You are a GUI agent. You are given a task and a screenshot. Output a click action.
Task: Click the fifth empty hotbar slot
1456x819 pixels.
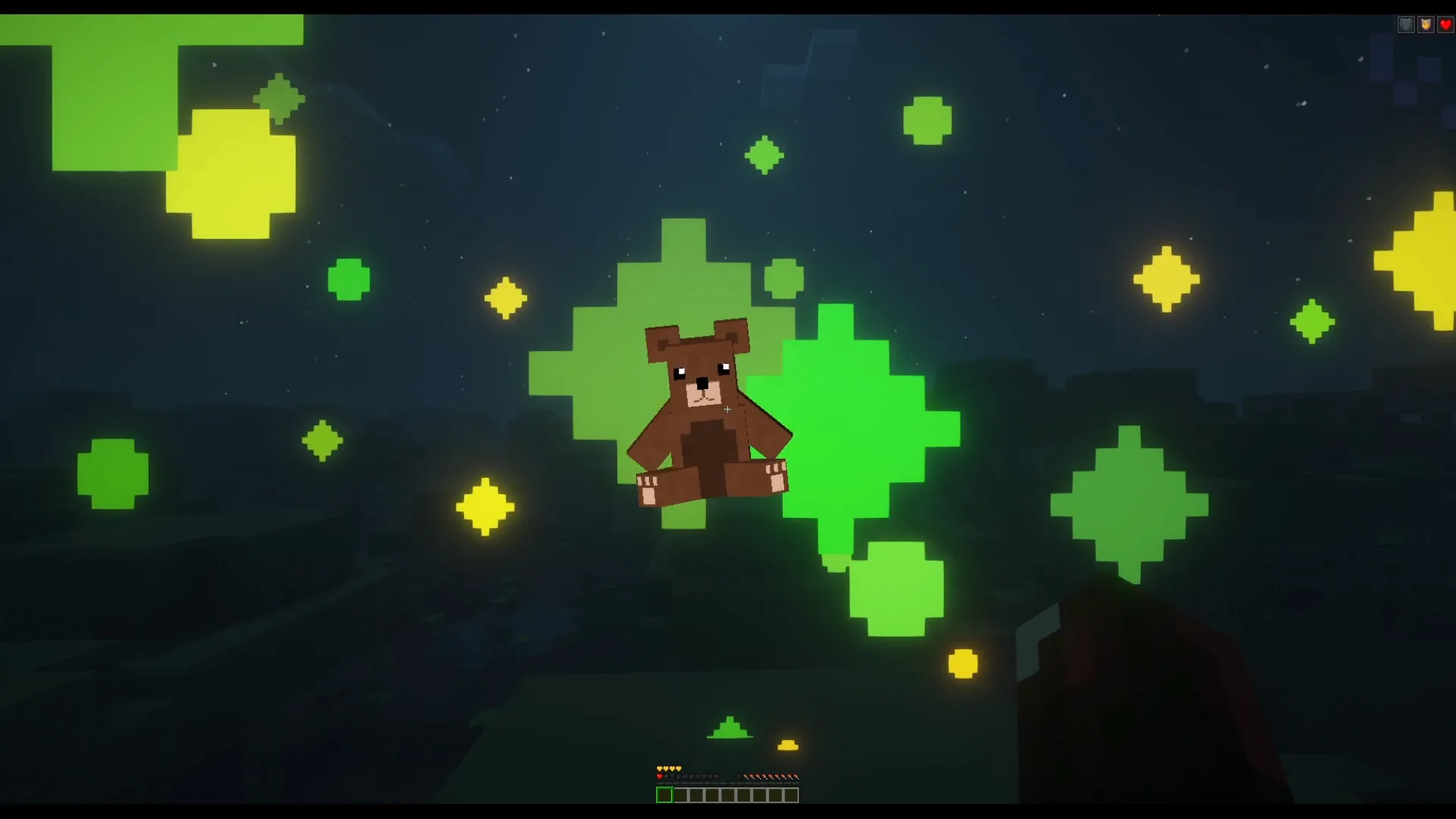tap(727, 795)
